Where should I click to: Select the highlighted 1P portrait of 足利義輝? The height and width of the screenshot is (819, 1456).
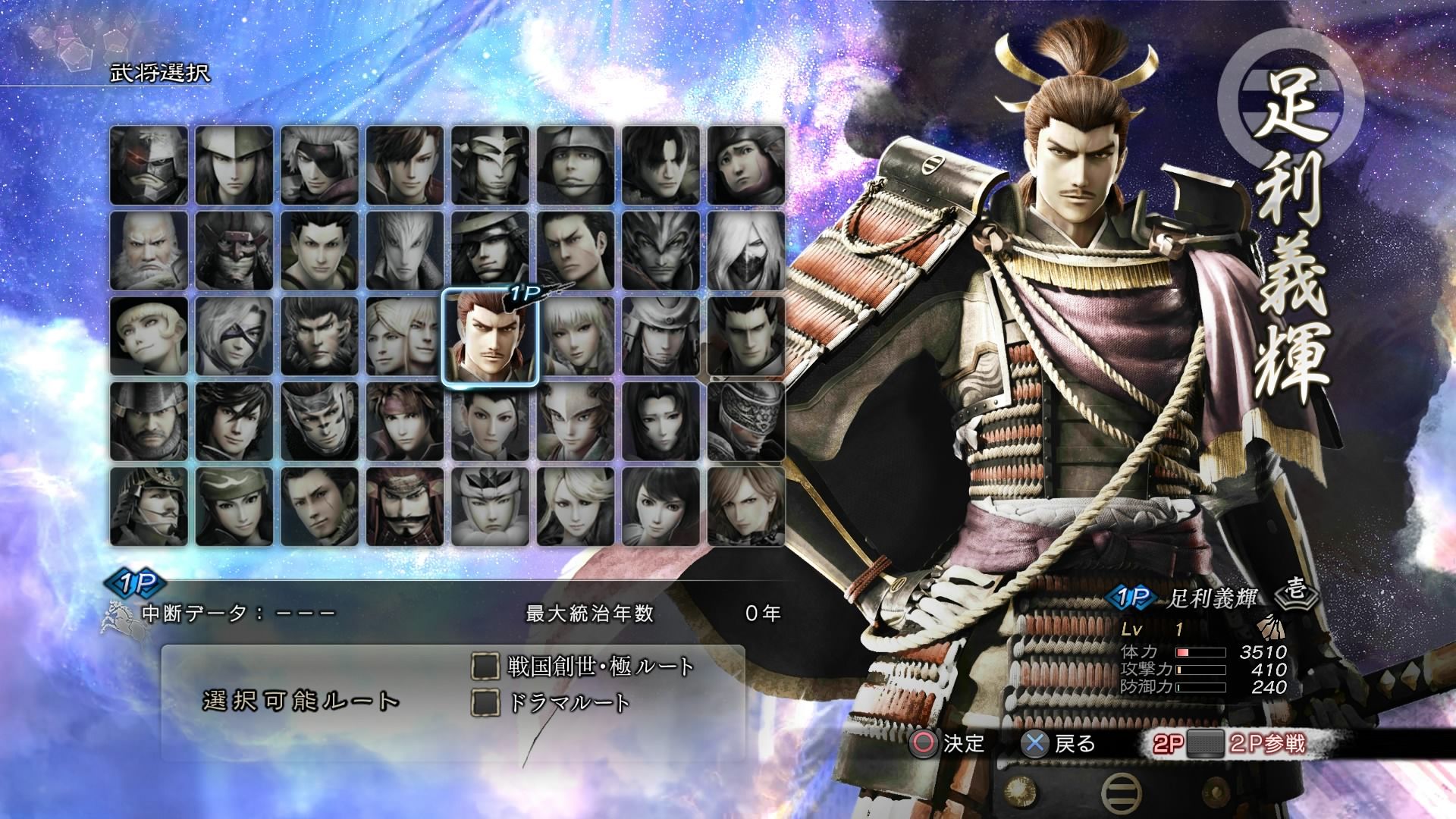(489, 337)
